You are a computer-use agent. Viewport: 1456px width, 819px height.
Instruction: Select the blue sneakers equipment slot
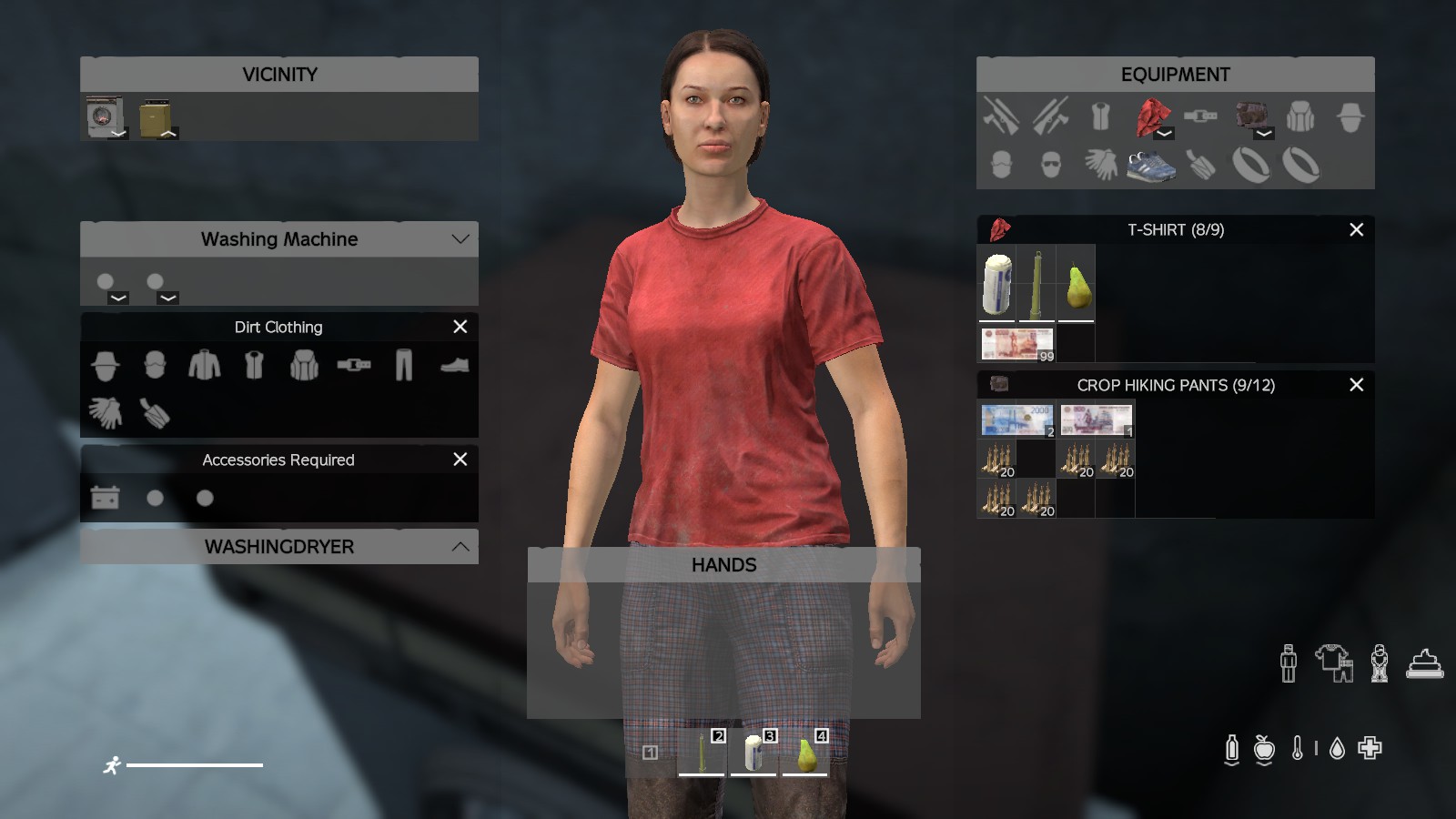coord(1151,166)
